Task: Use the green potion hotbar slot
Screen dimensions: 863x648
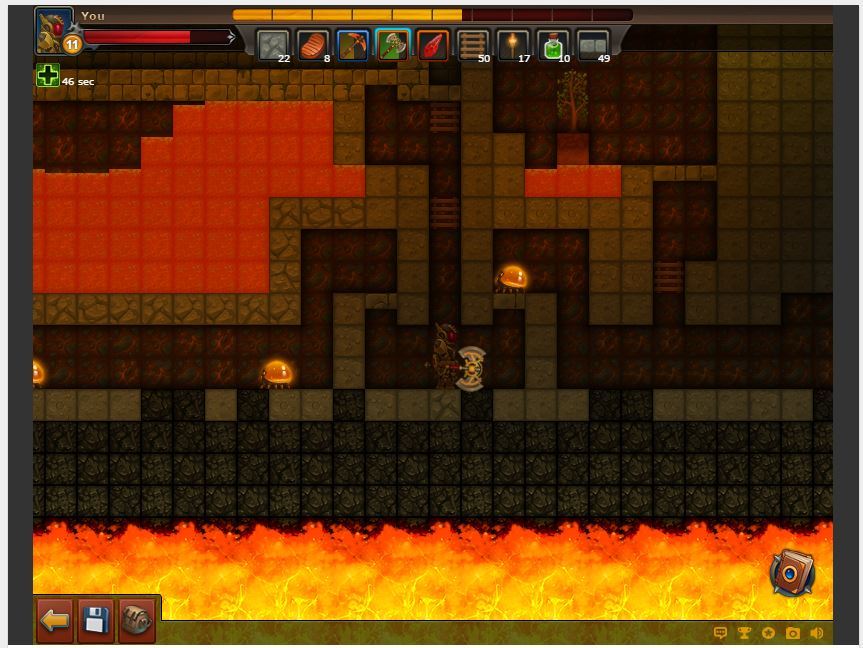Action: coord(553,45)
